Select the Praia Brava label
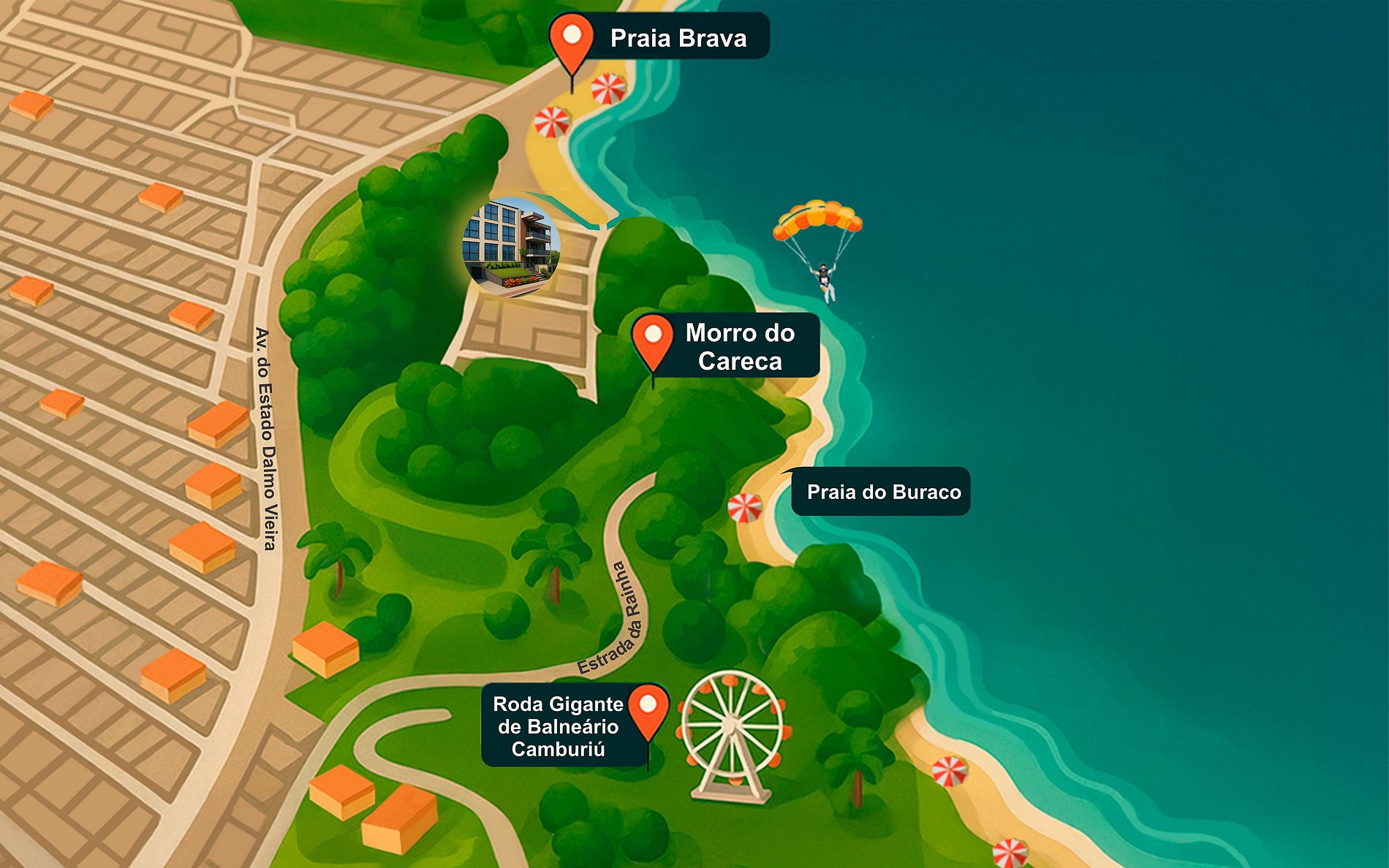1389x868 pixels. point(678,38)
